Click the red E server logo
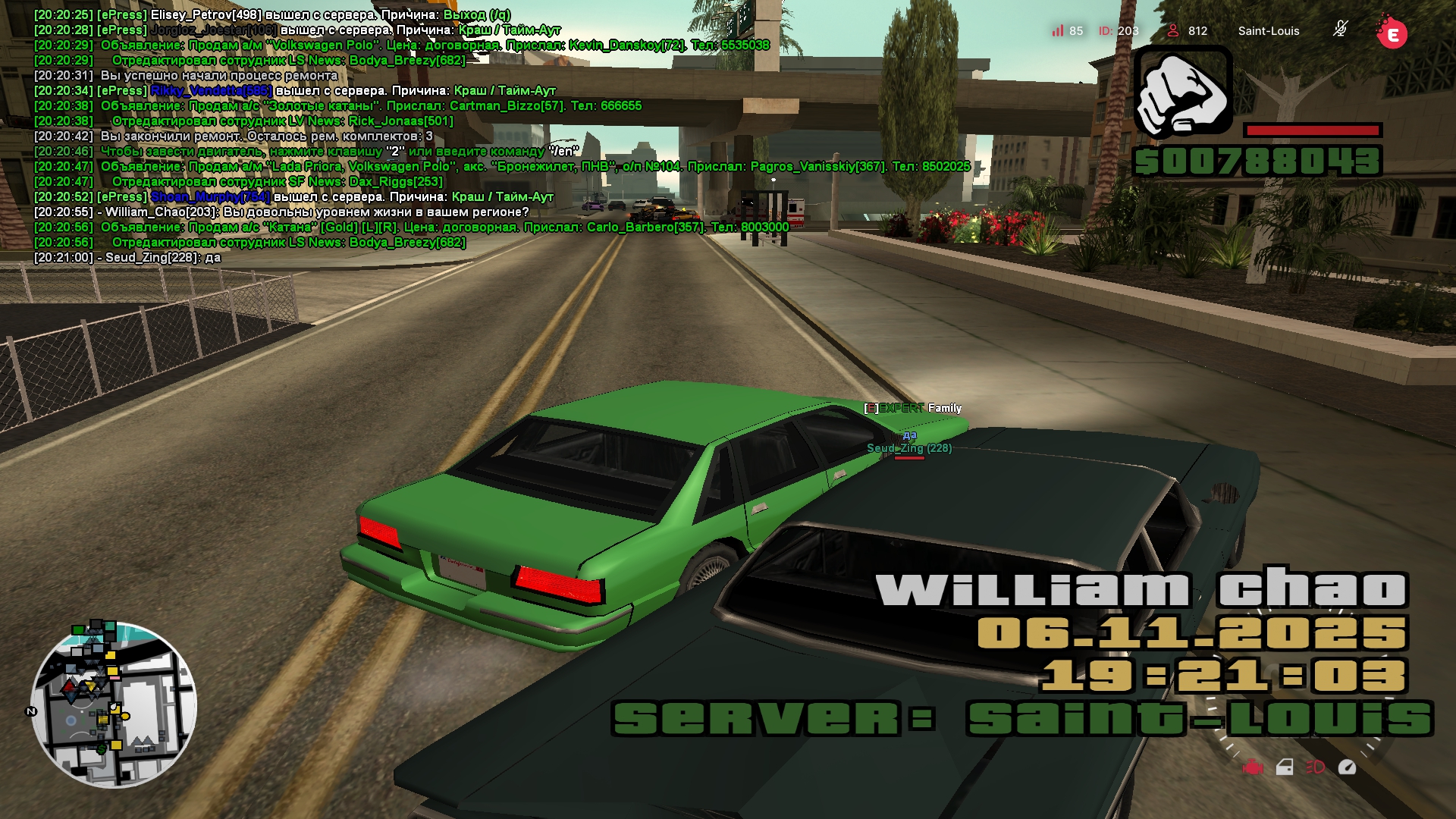 point(1392,33)
